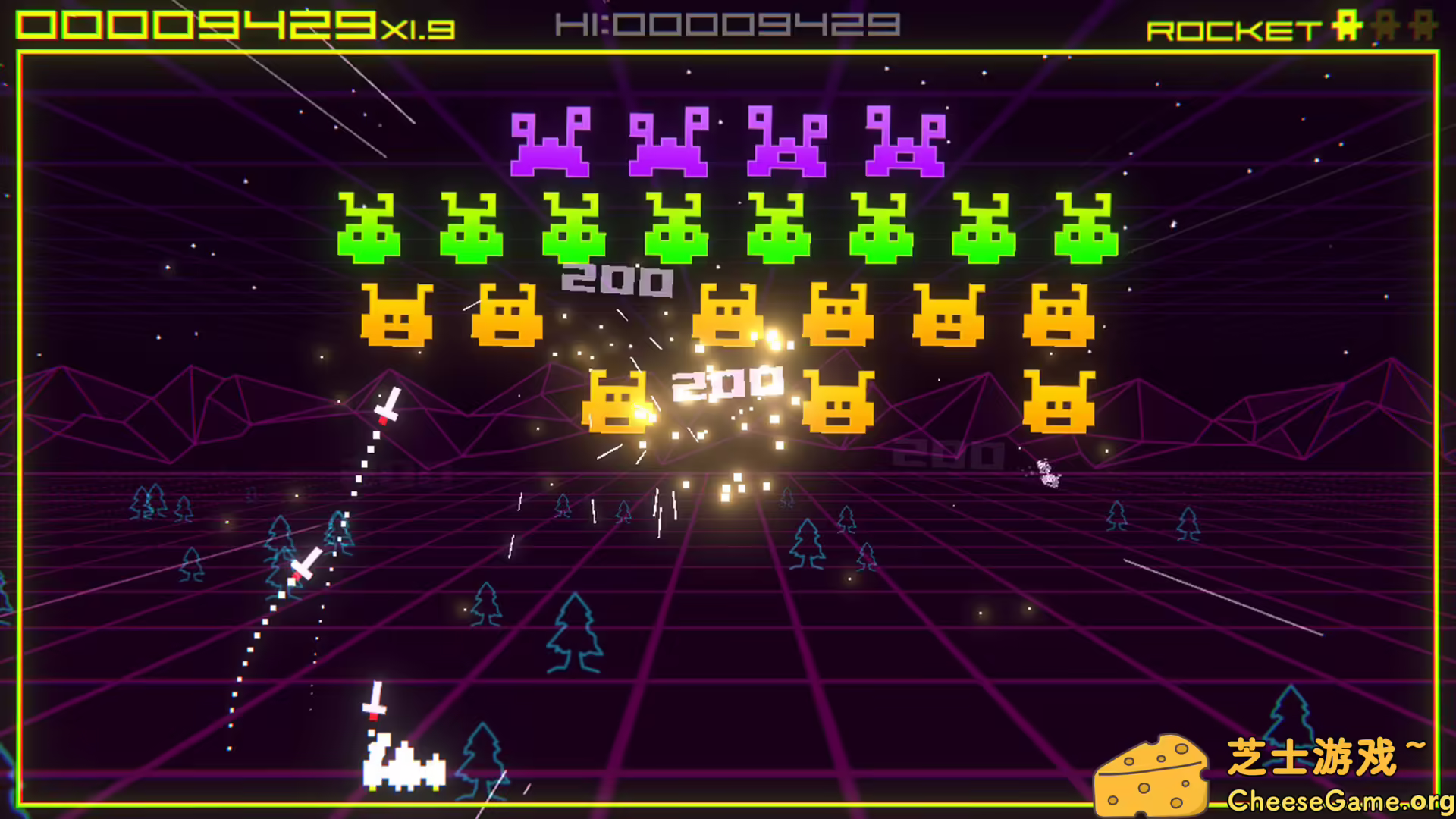This screenshot has height=819, width=1456.
Task: Click the white 200 points popup
Action: click(728, 383)
